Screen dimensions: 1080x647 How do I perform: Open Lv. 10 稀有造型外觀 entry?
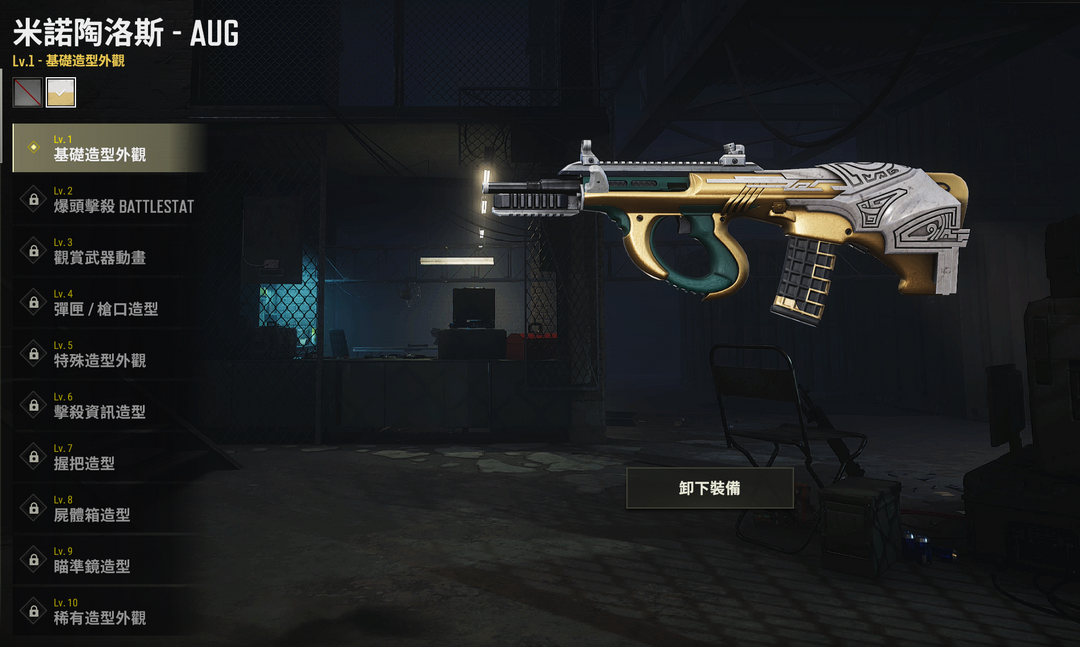[x=108, y=611]
